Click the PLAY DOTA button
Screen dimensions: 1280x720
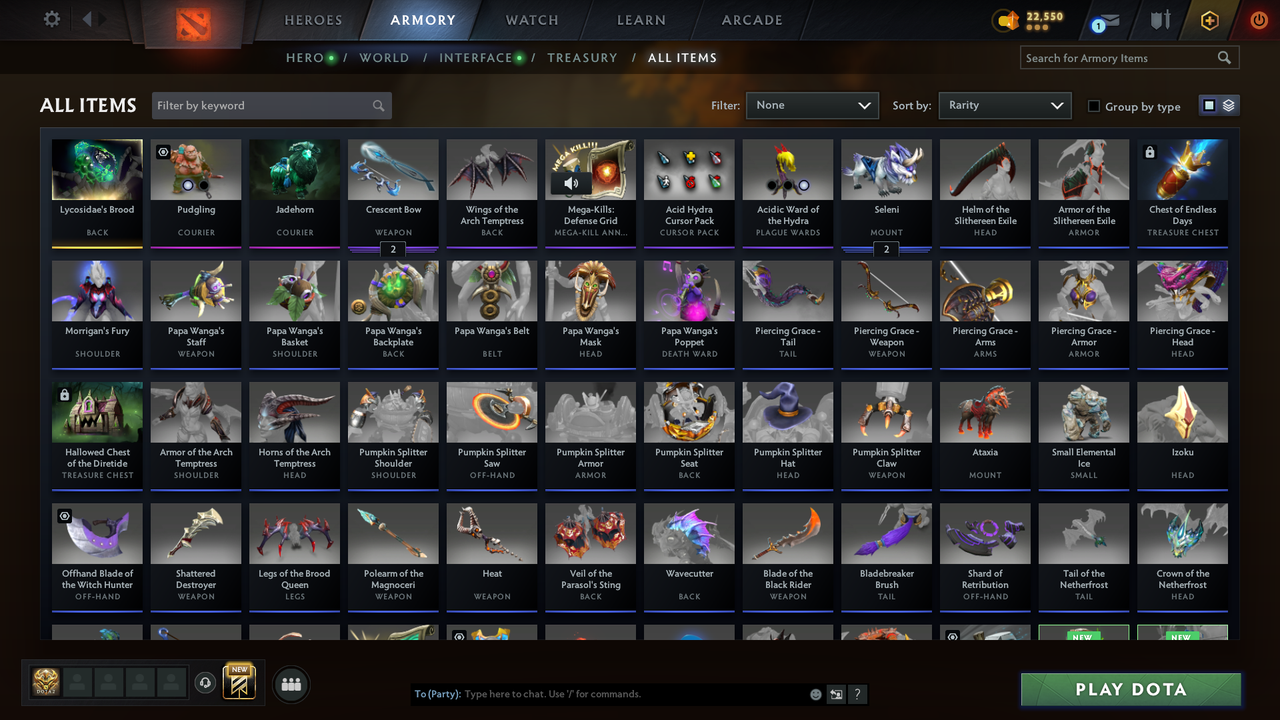(x=1130, y=689)
